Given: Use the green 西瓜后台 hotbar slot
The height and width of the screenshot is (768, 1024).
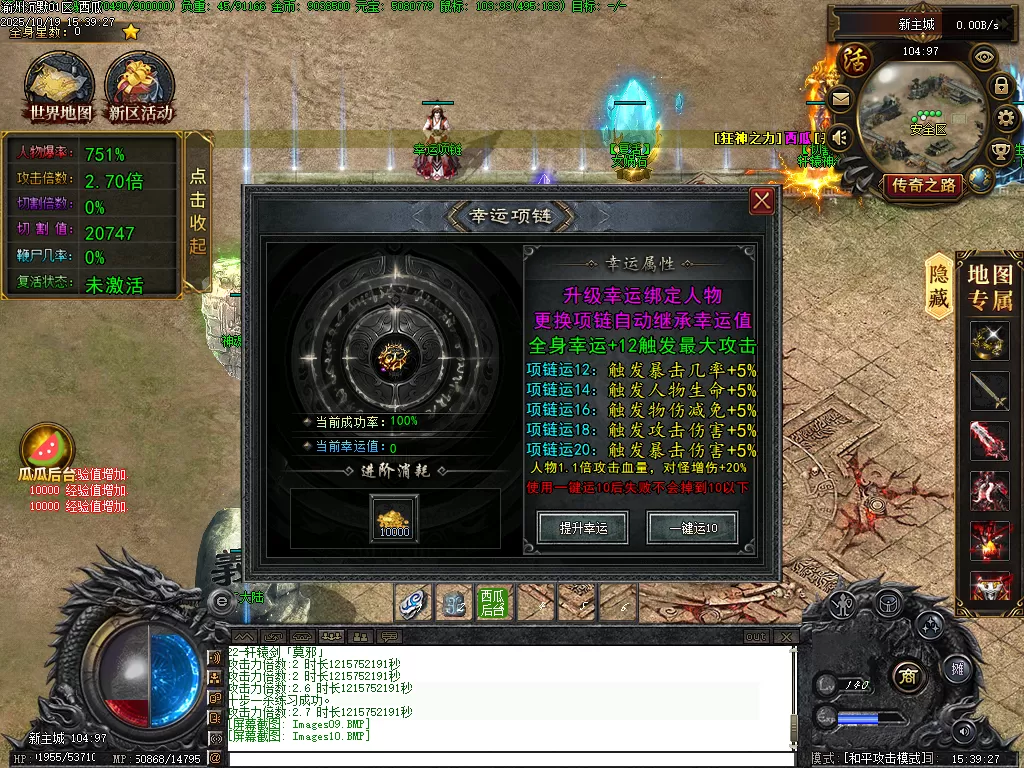Looking at the screenshot, I should pyautogui.click(x=492, y=602).
